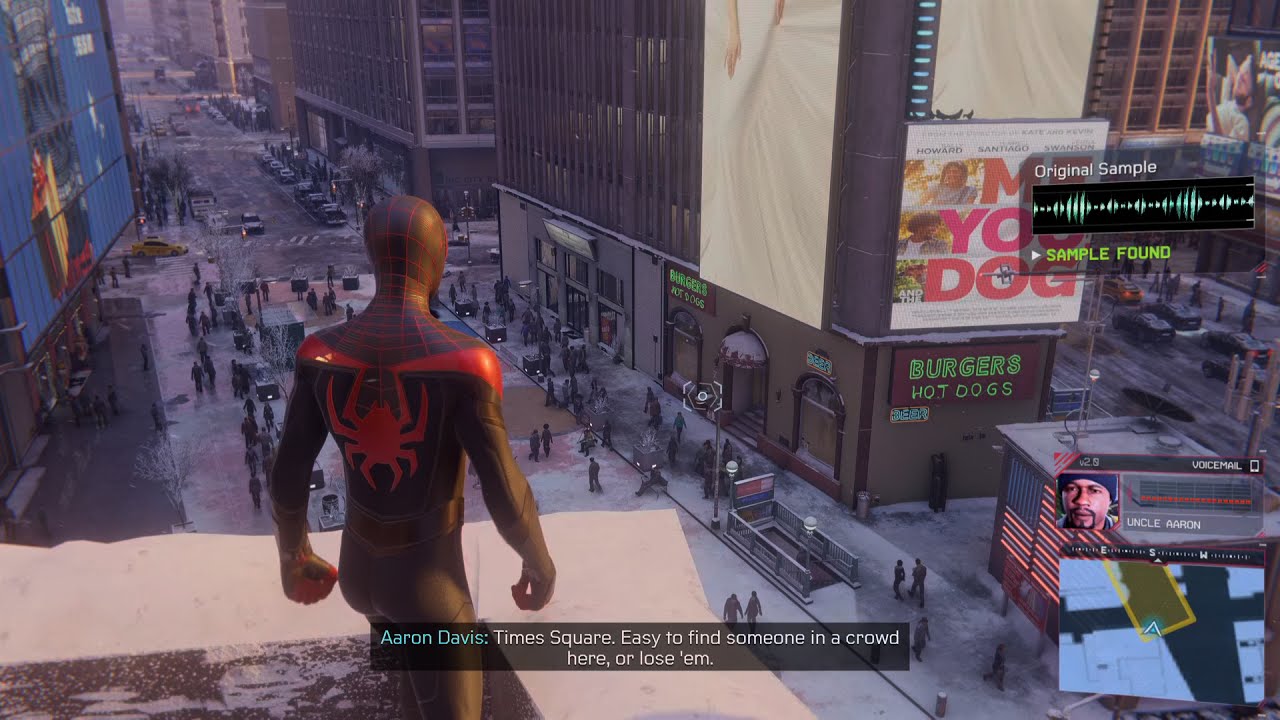Select the v2.0 version badge

1088,462
